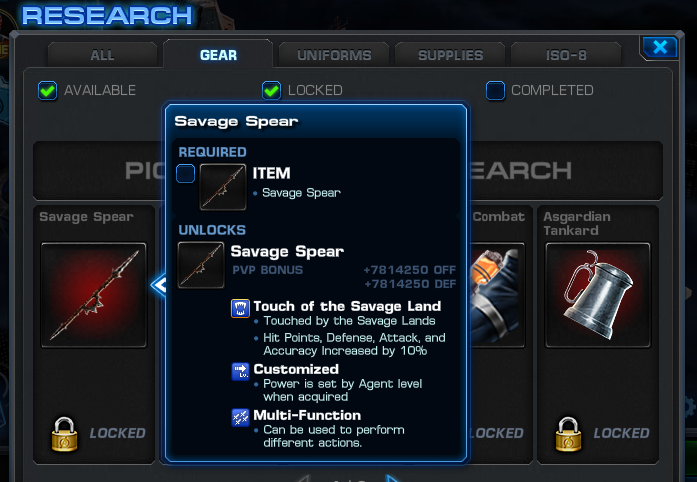Toggle the AVAILABLE filter checkbox
The height and width of the screenshot is (482, 697).
[x=47, y=91]
